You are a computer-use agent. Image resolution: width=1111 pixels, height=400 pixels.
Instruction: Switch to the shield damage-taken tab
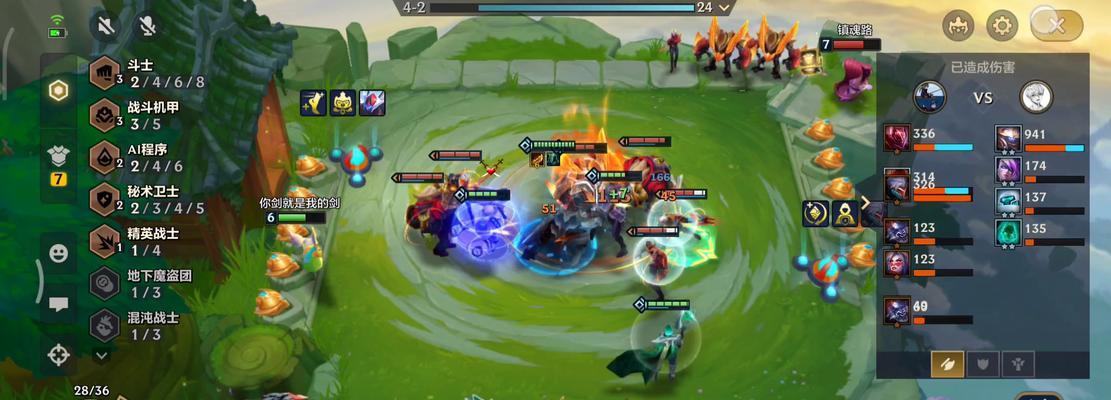984,364
